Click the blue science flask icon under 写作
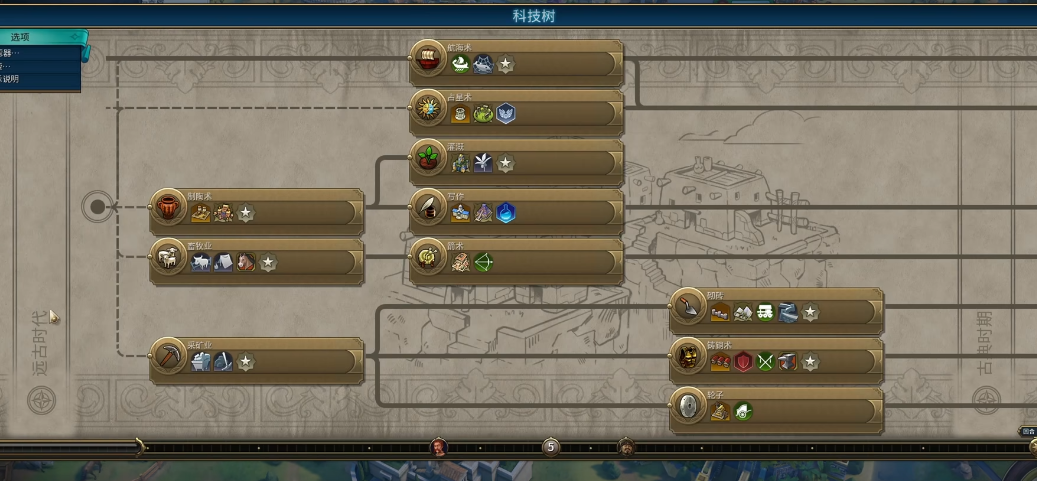This screenshot has width=1037, height=481. coord(506,213)
